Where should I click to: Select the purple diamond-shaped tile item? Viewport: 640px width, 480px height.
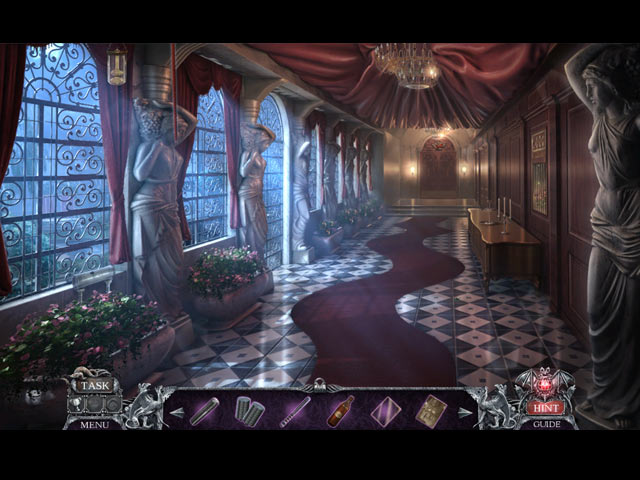click(x=385, y=411)
